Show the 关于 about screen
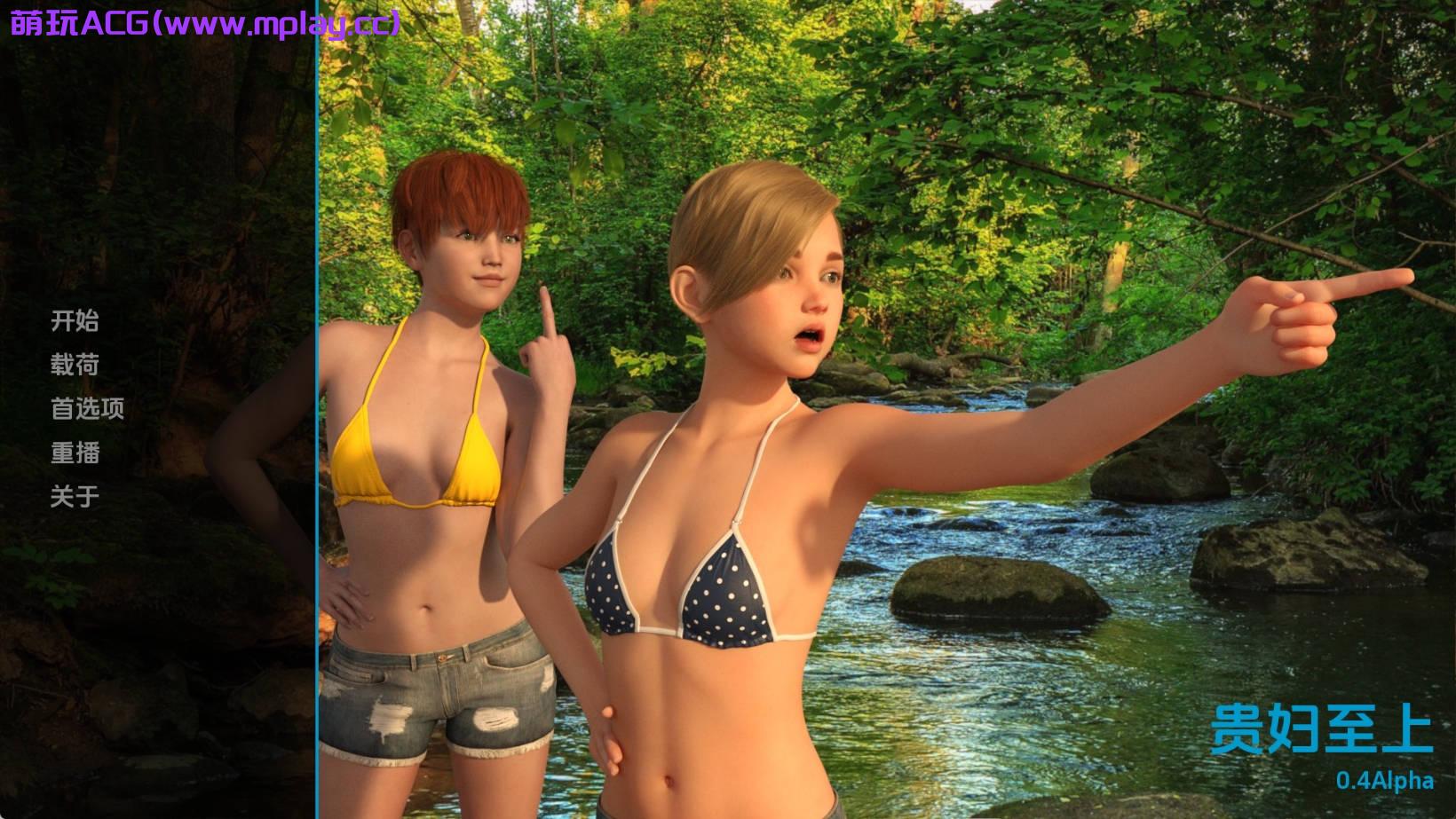1456x819 pixels. tap(75, 497)
